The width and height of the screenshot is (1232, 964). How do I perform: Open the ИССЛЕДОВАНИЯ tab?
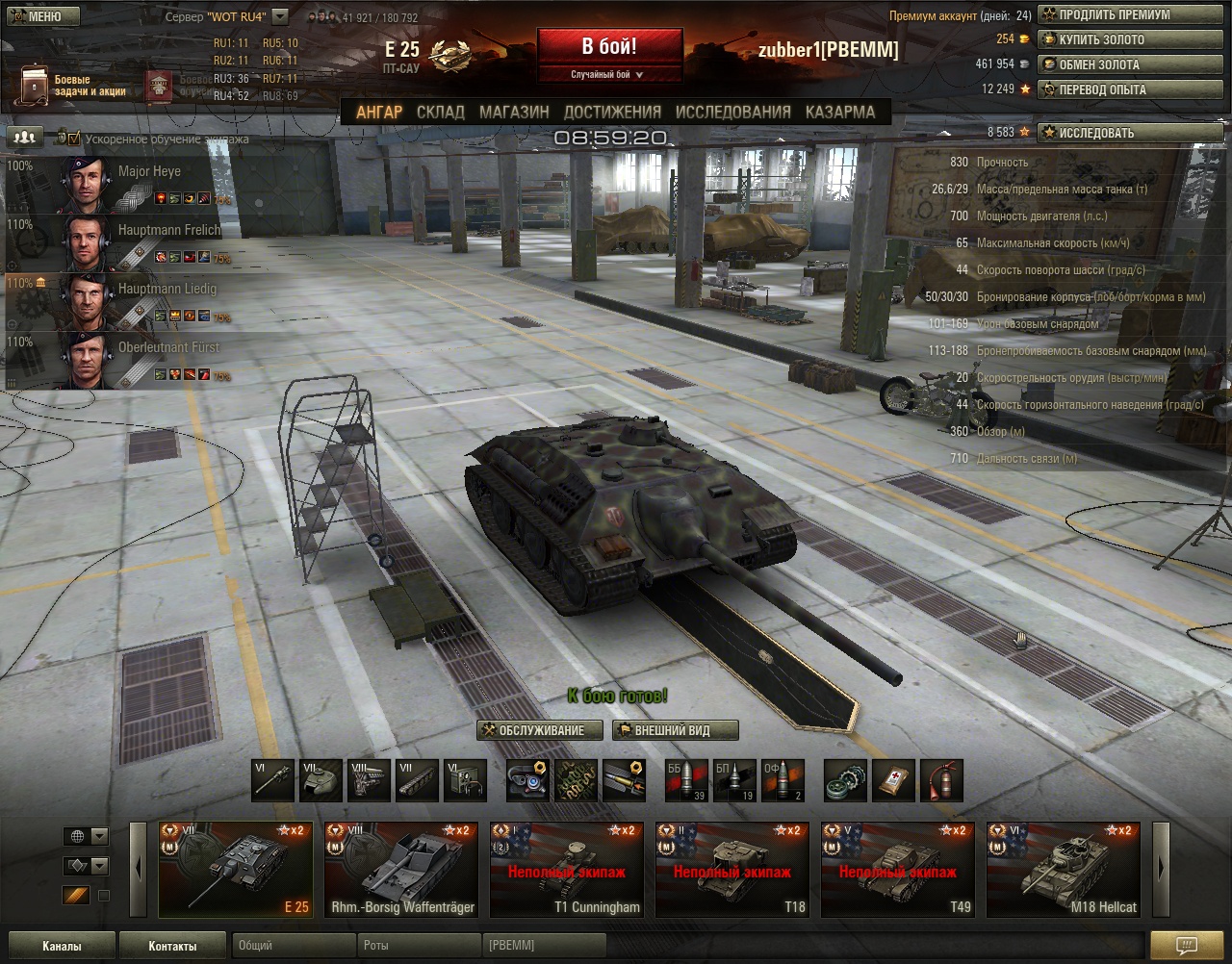click(x=732, y=112)
